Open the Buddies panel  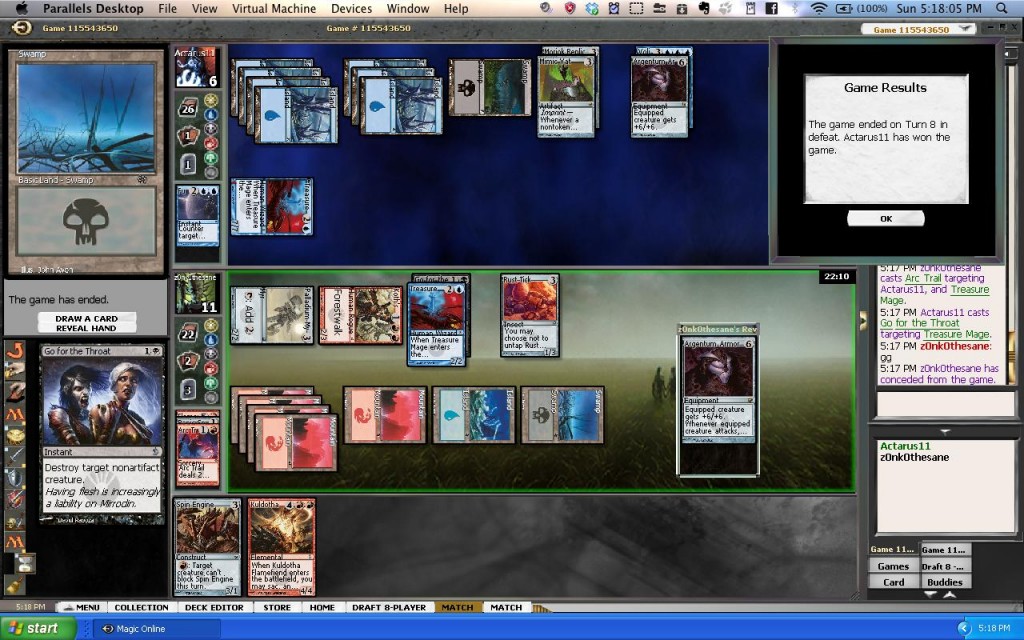(944, 581)
